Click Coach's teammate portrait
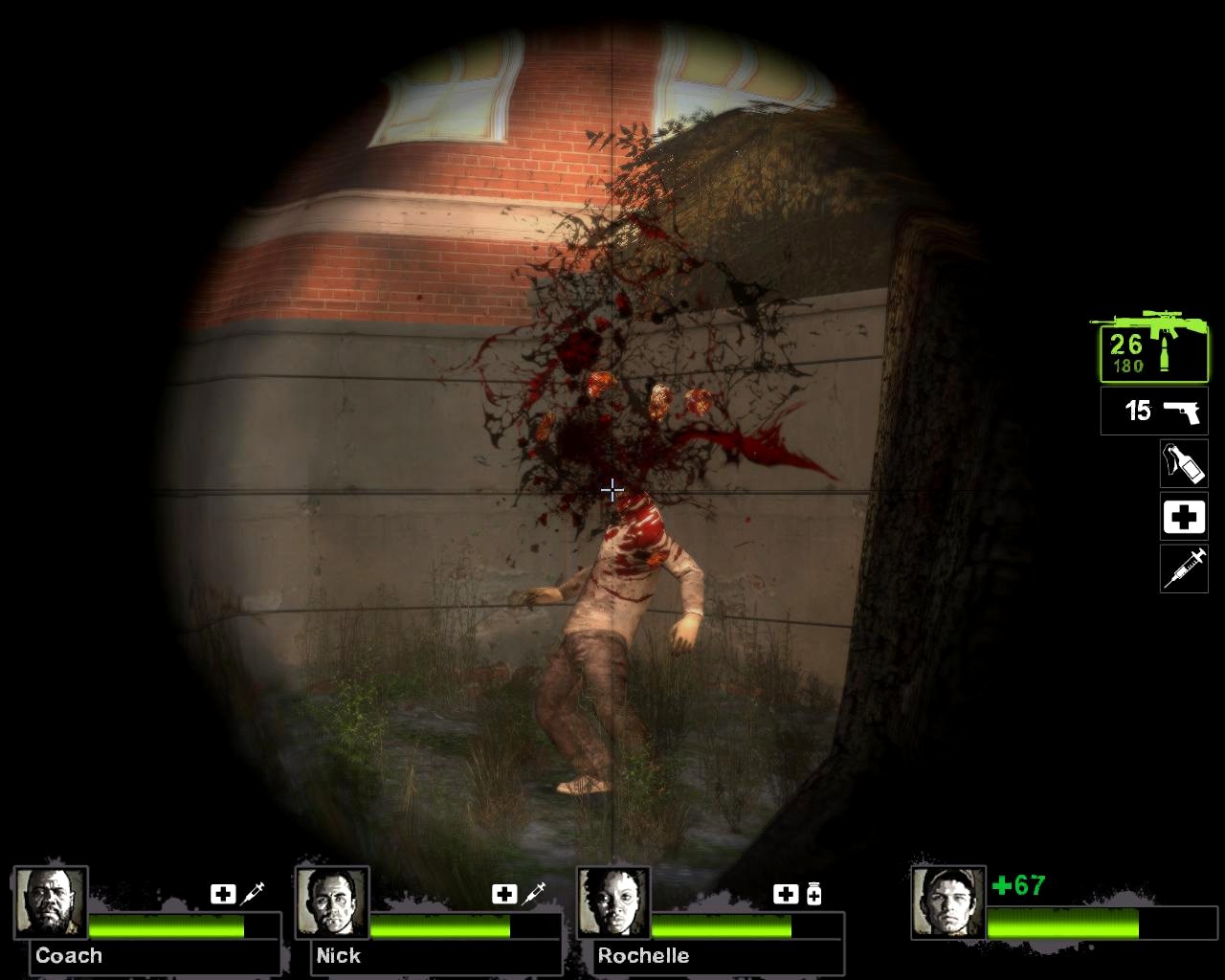The height and width of the screenshot is (980, 1225). click(x=51, y=903)
